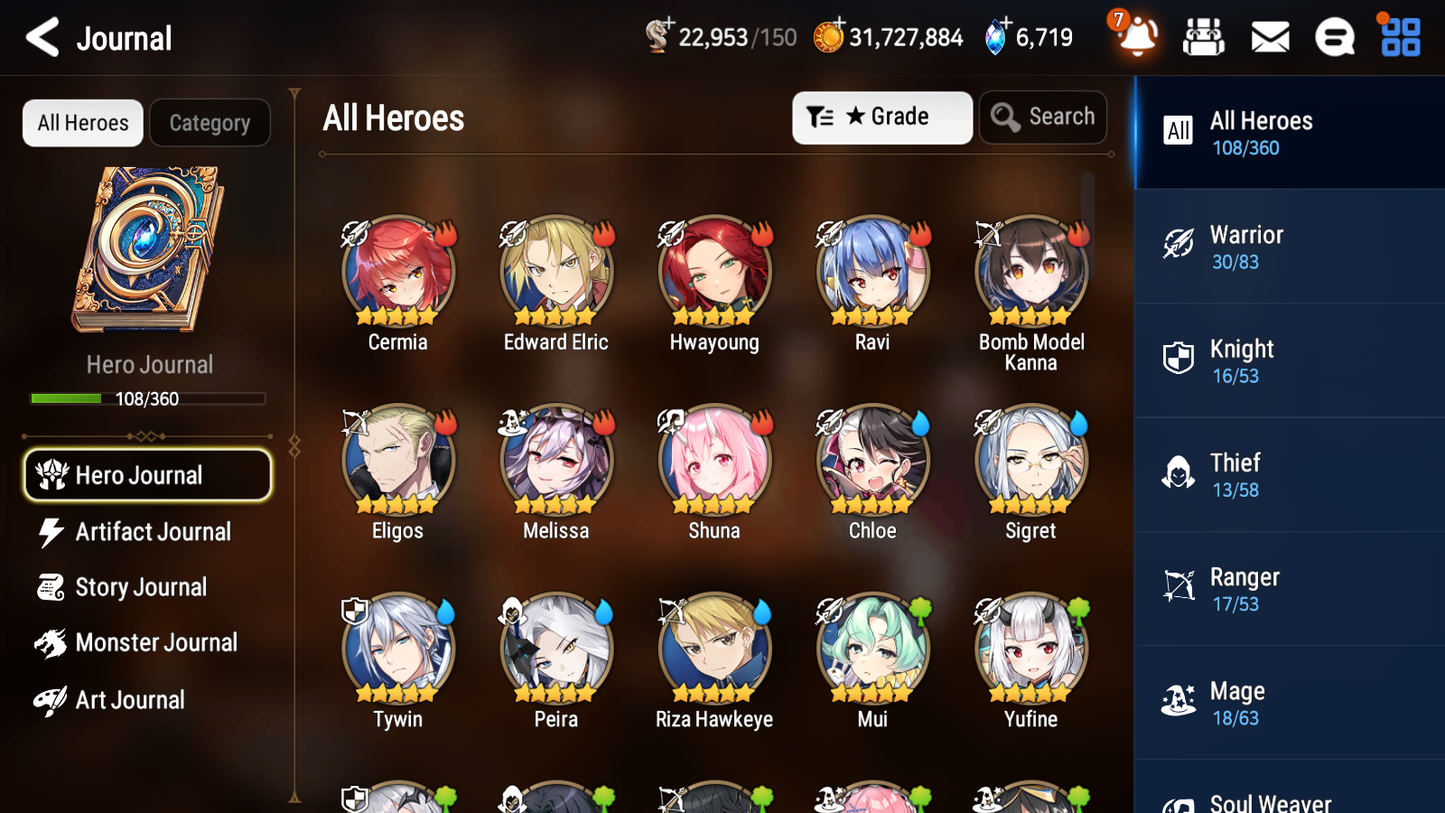The image size is (1445, 813).
Task: Select the Ranger class filter
Action: pyautogui.click(x=1288, y=588)
